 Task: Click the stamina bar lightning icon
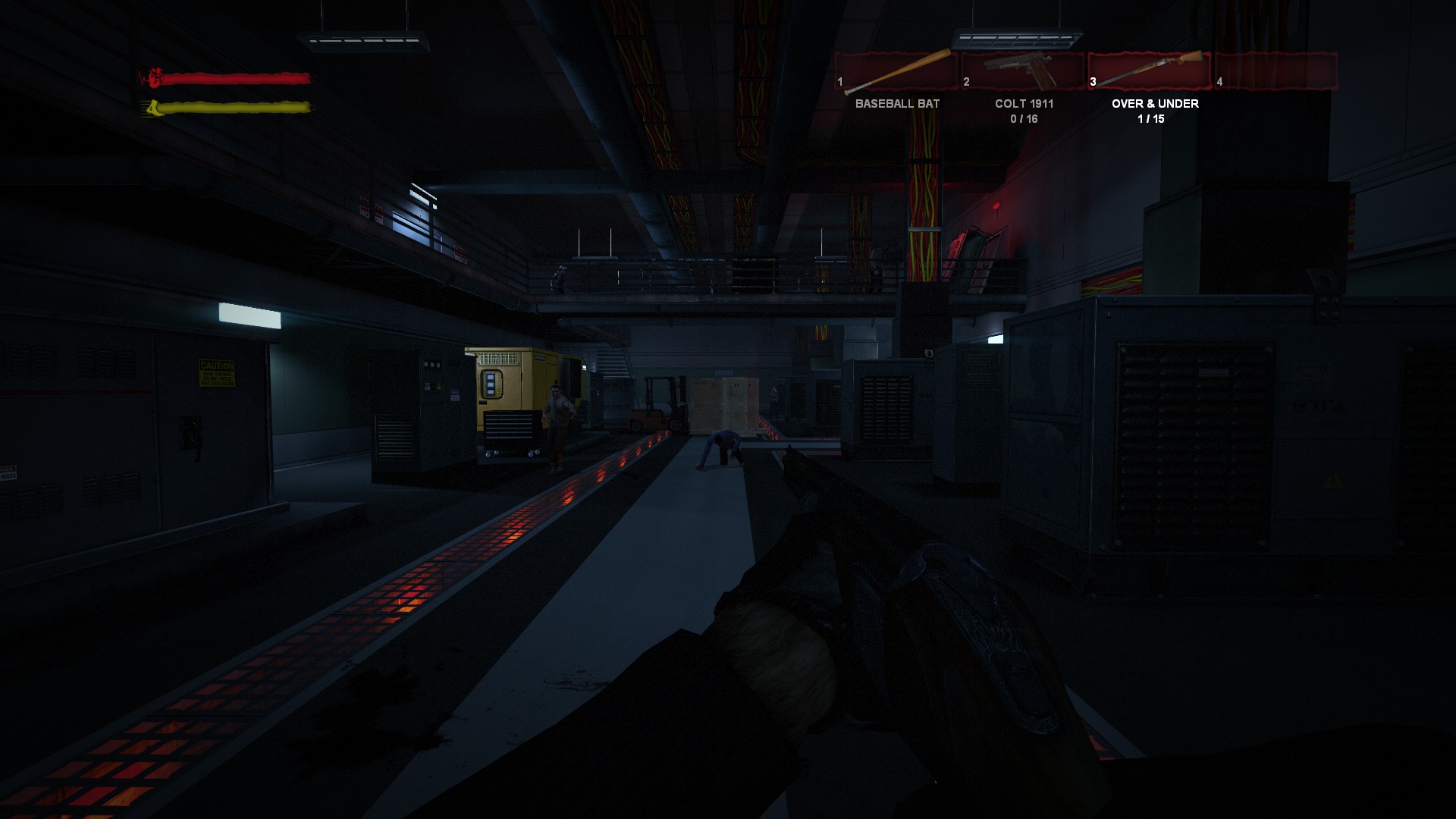[154, 108]
